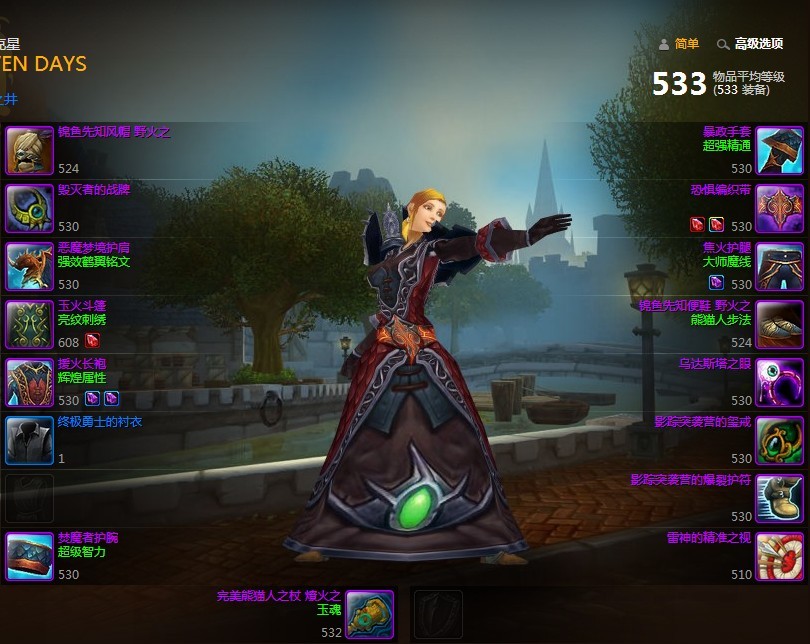Inspect the 摧火长袍 robe slot
The image size is (810, 644).
(x=30, y=382)
